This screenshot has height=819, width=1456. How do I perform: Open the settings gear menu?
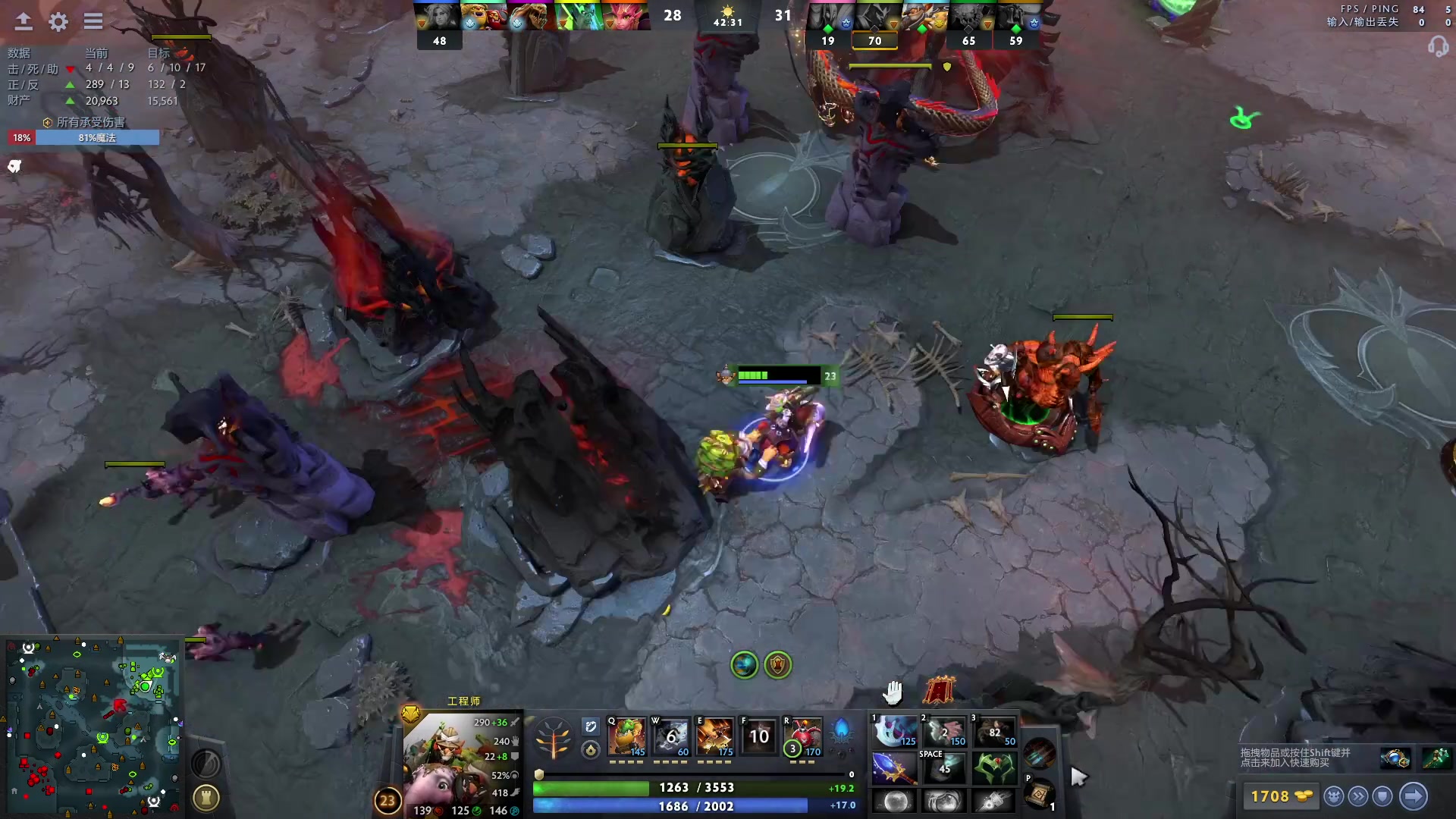pos(58,22)
